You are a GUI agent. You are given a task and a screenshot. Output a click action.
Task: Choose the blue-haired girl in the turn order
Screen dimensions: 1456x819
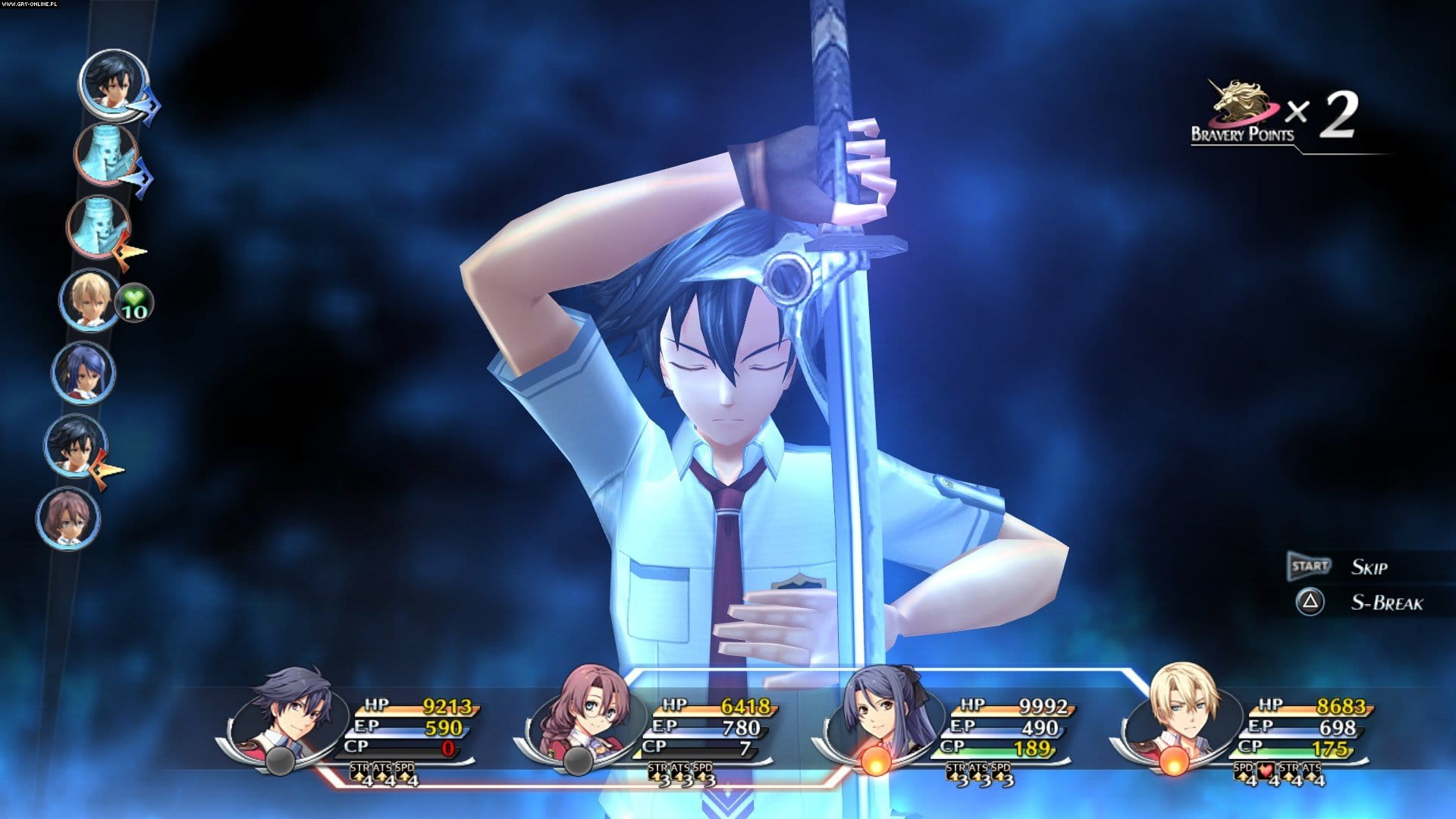pyautogui.click(x=82, y=372)
